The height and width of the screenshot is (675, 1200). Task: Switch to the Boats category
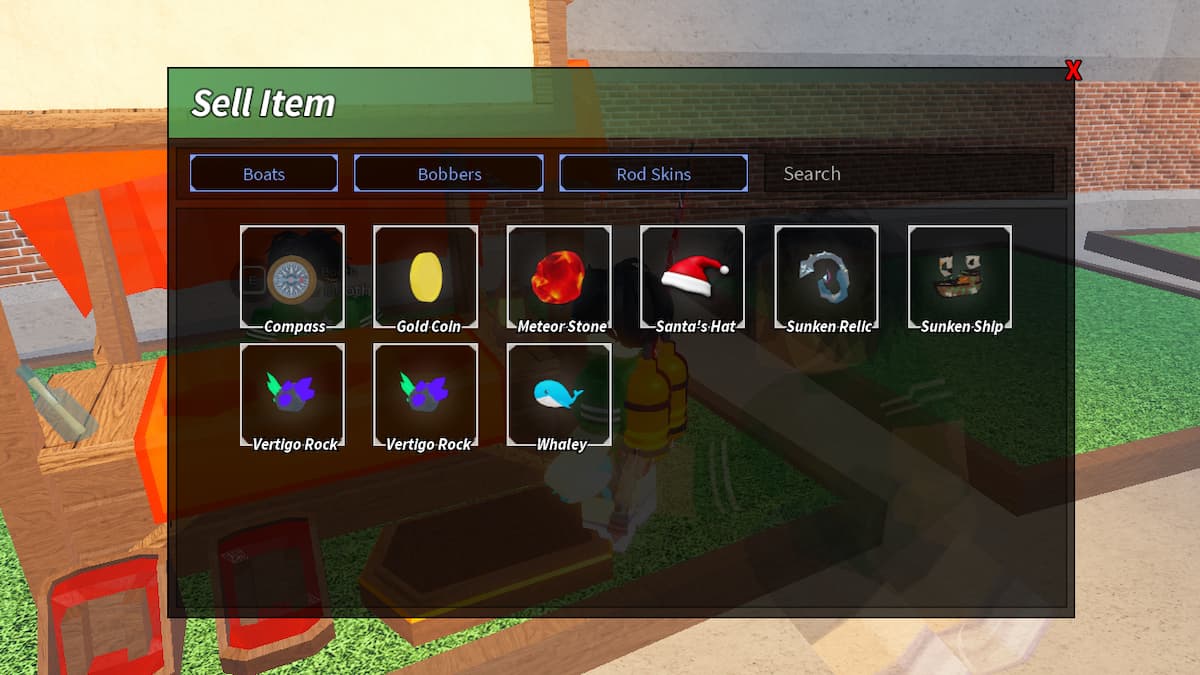[264, 173]
